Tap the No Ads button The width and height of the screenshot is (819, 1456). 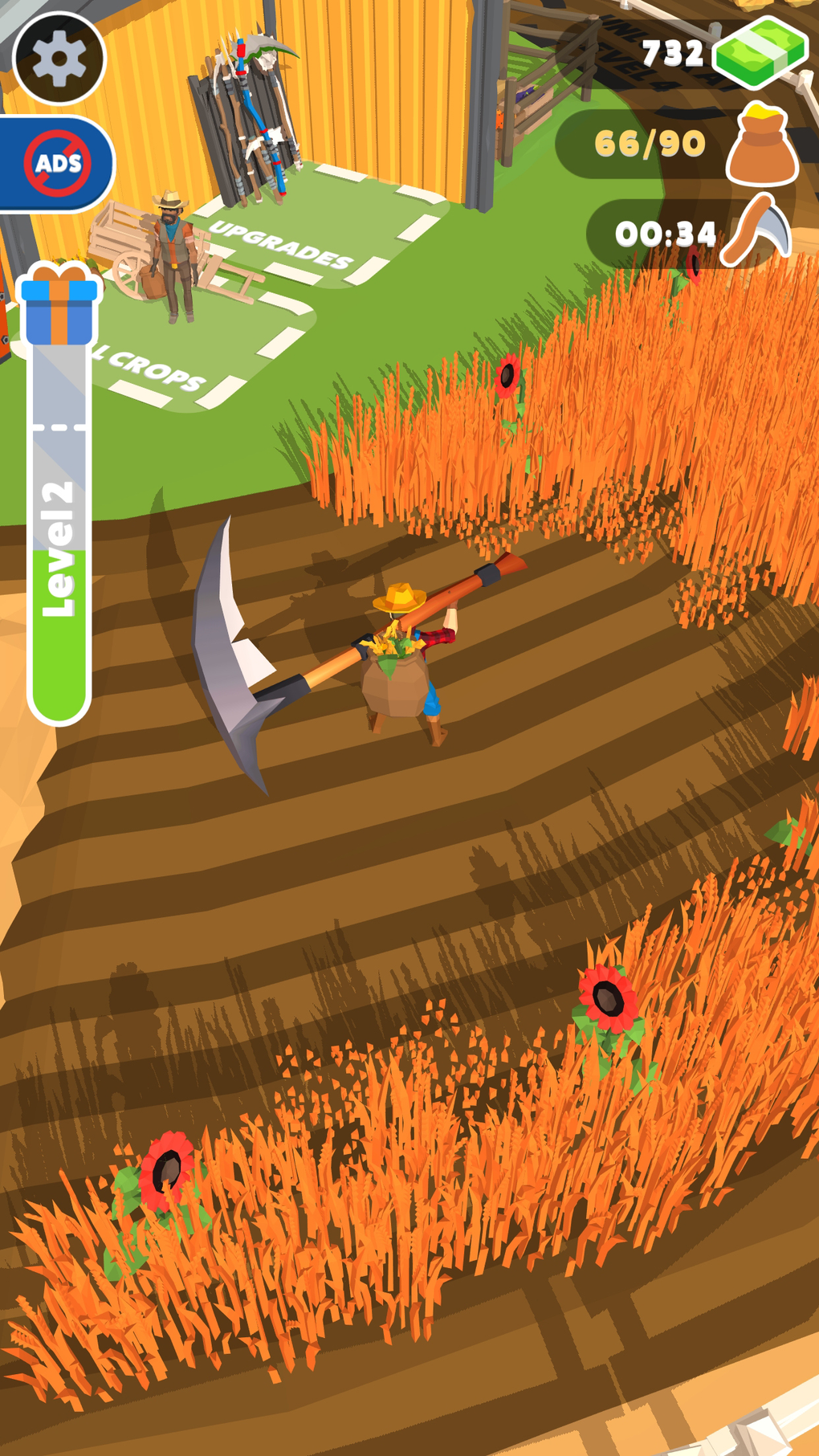click(x=57, y=164)
